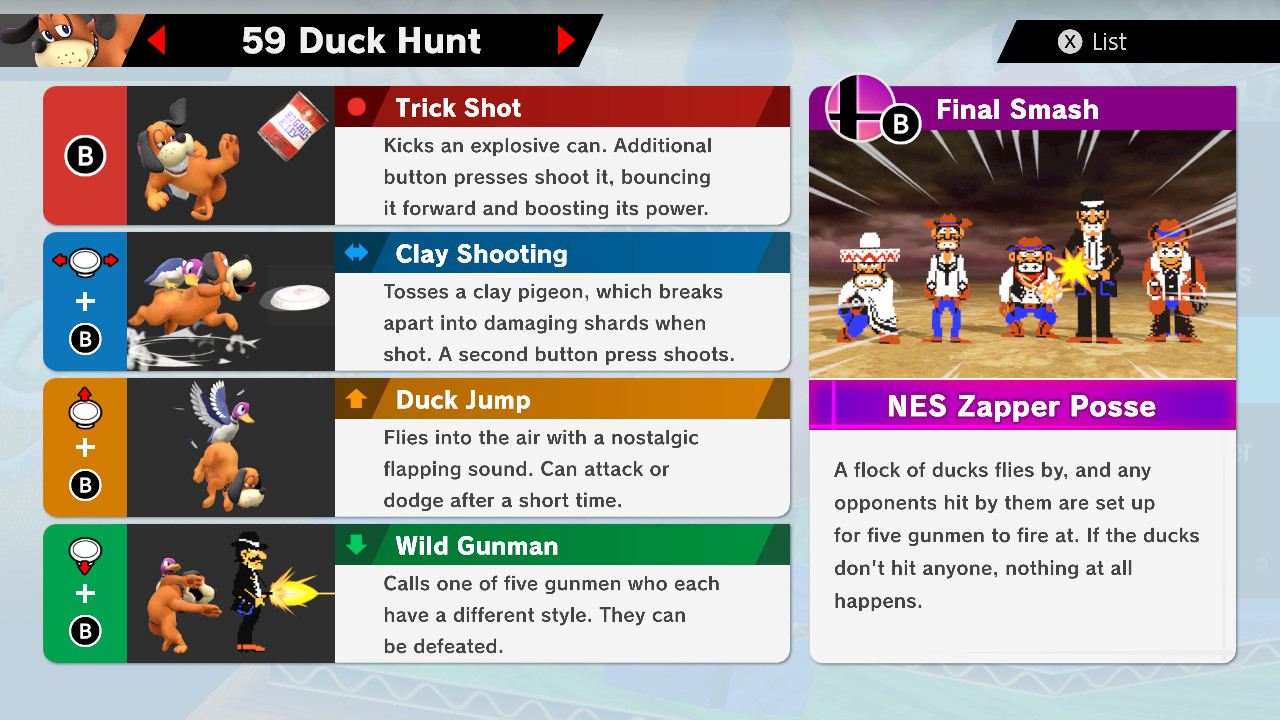Image resolution: width=1280 pixels, height=720 pixels.
Task: Click the orange up-arrow icon on Duck Jump header
Action: pyautogui.click(x=357, y=399)
